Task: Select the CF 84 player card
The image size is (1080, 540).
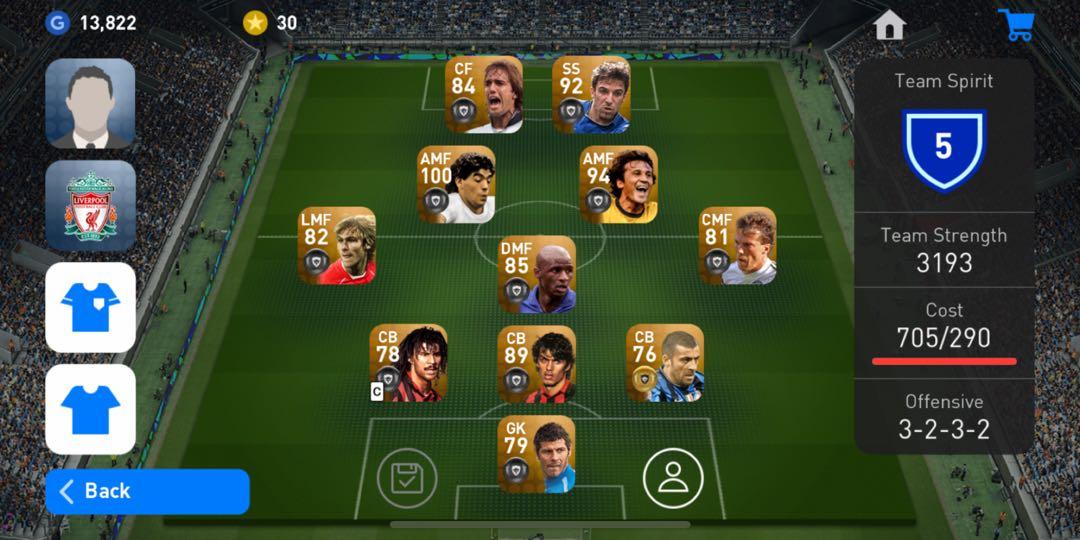Action: [484, 95]
